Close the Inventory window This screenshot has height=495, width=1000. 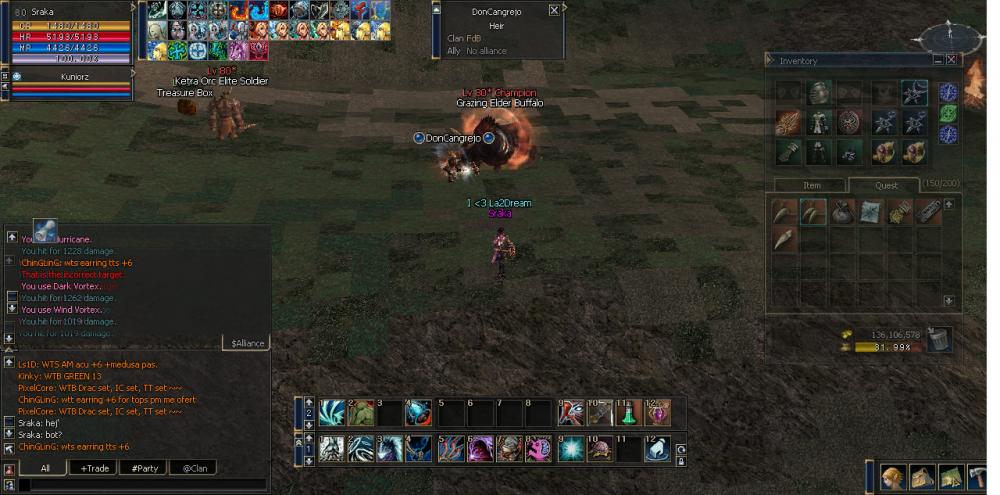coord(952,60)
